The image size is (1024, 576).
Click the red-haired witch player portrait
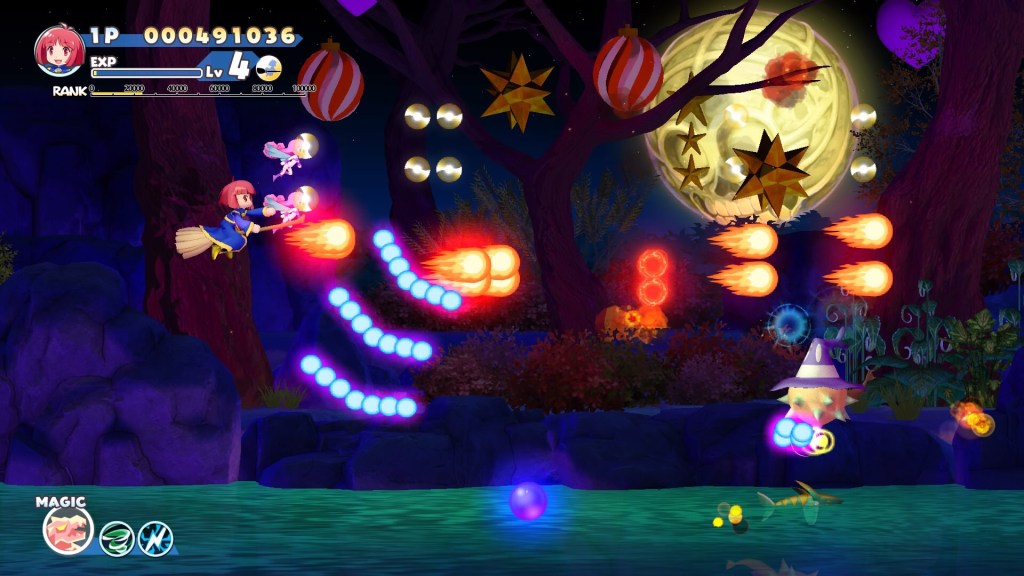59,50
